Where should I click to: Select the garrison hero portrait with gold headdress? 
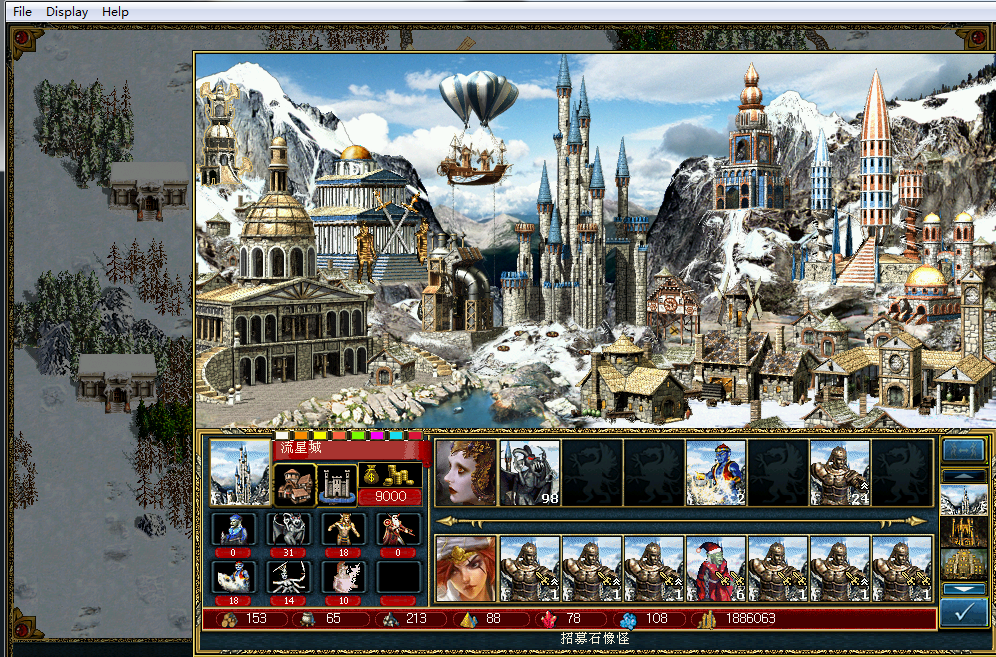(x=465, y=472)
